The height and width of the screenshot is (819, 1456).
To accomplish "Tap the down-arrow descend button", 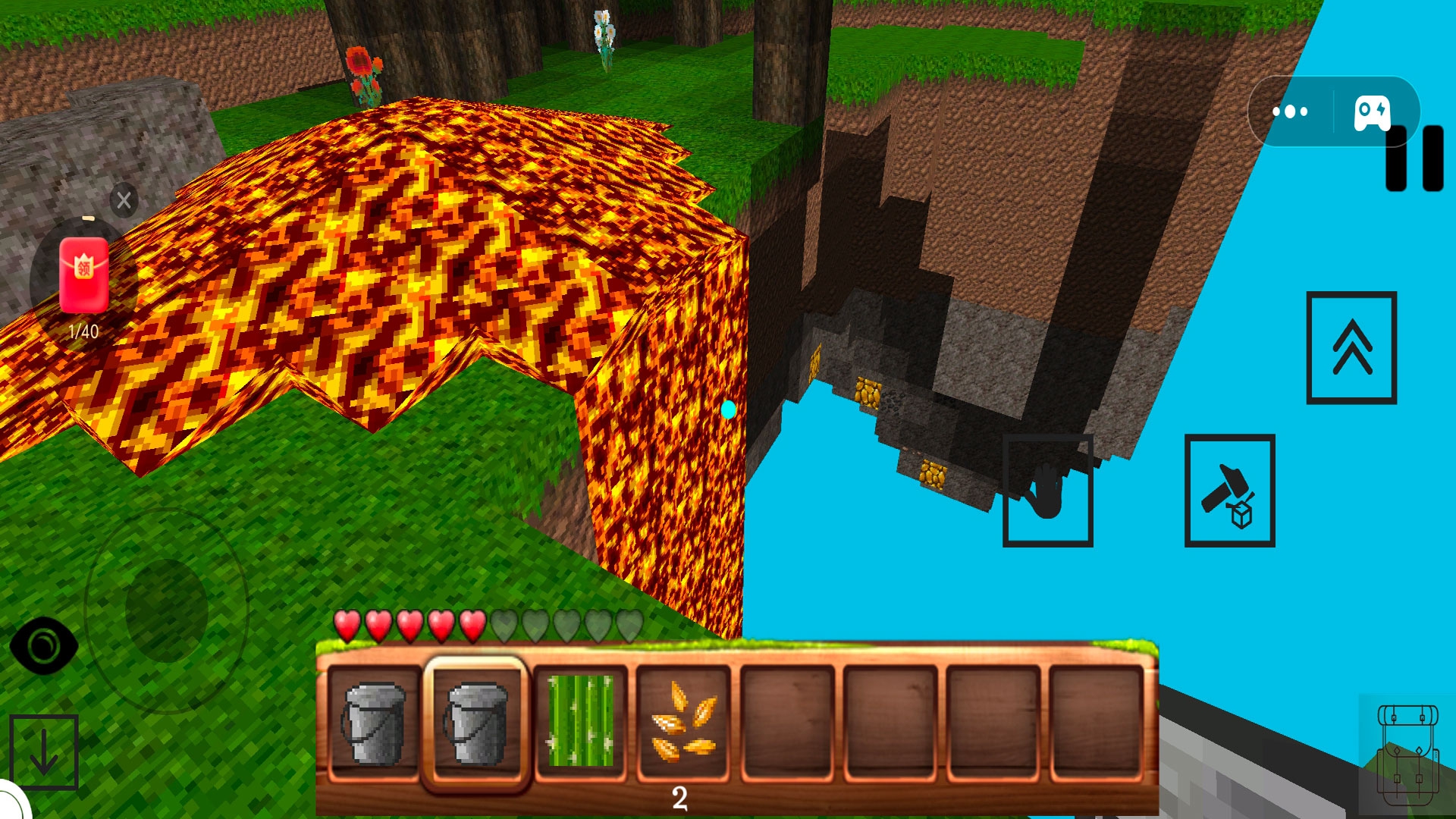I will tap(44, 752).
